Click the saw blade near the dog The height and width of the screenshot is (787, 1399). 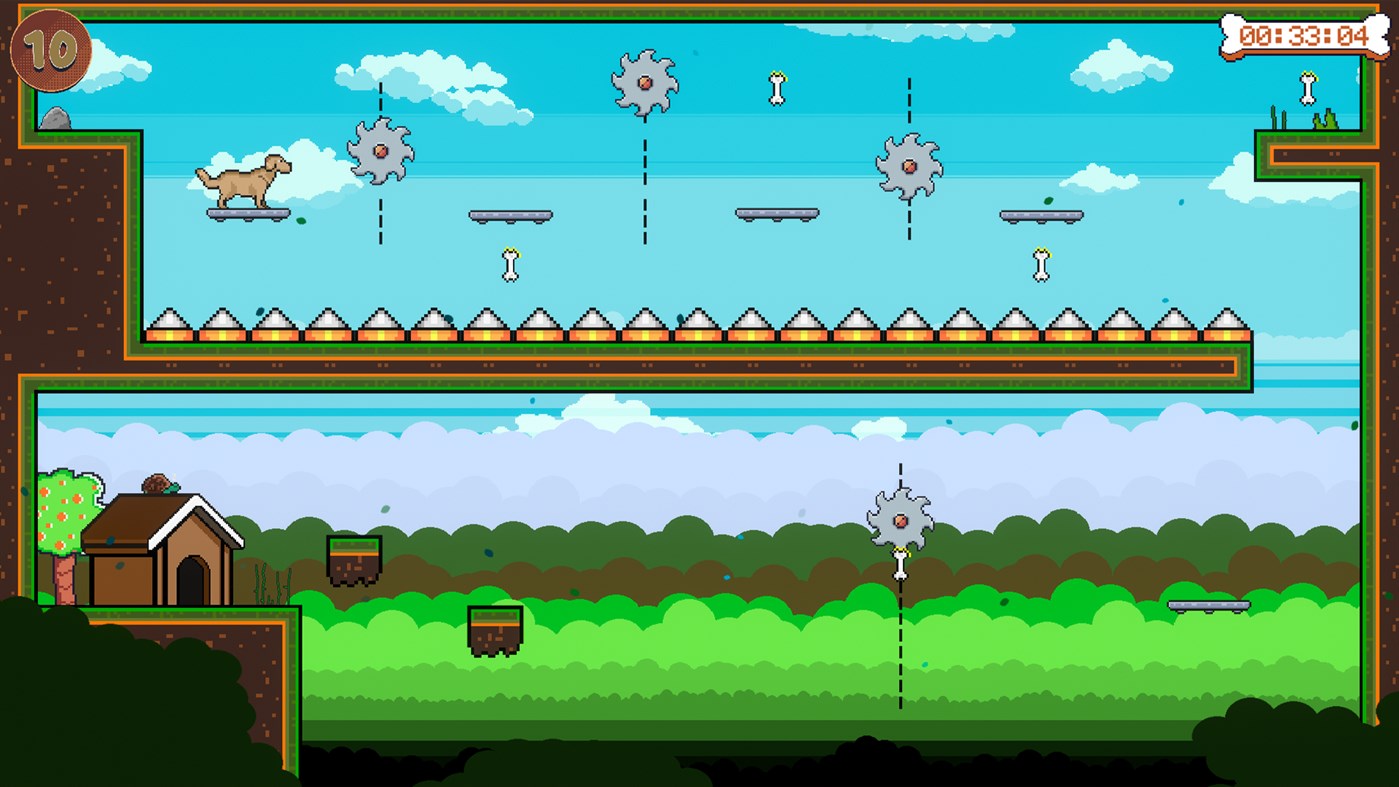point(380,150)
